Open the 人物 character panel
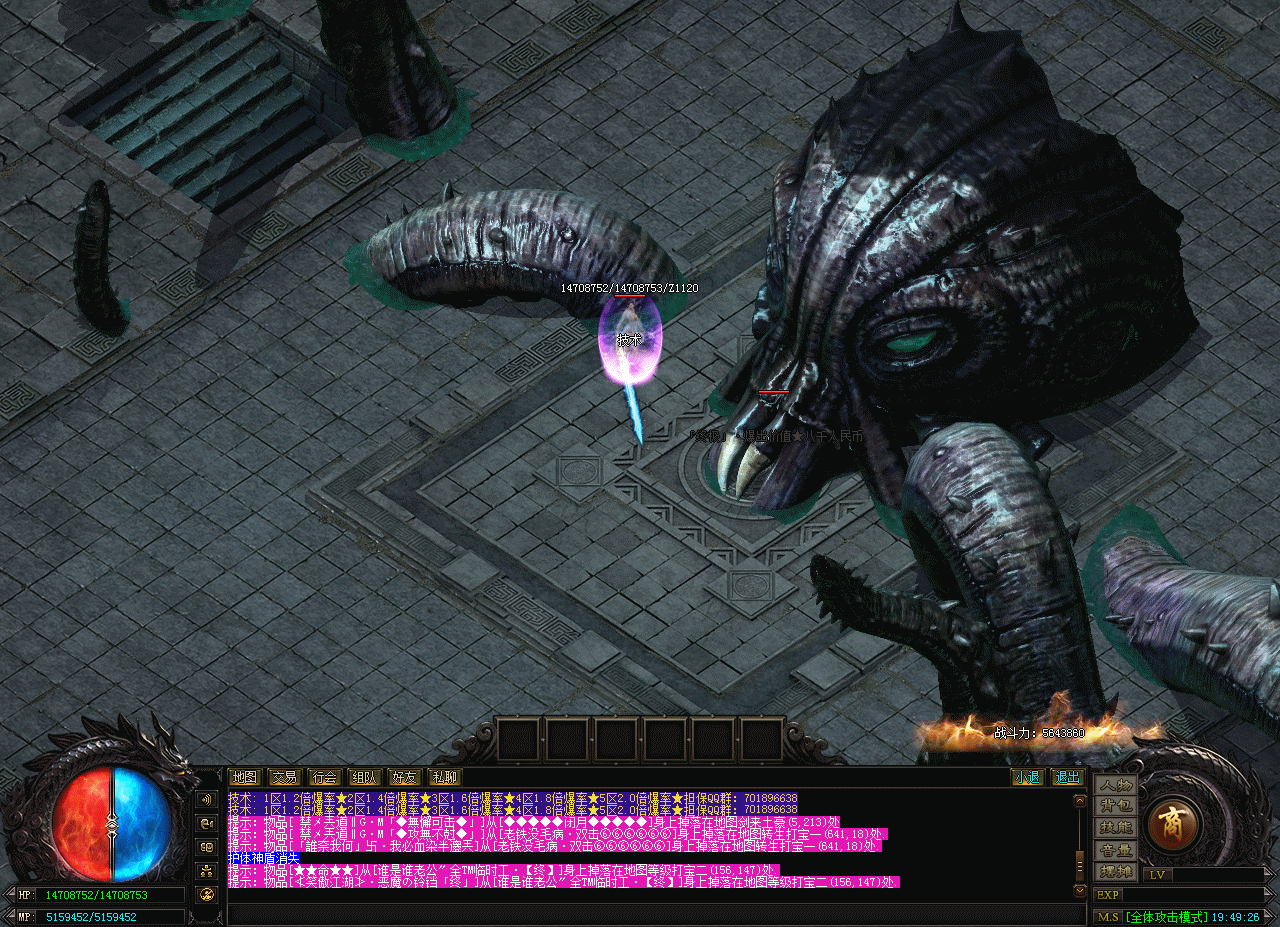This screenshot has height=927, width=1280. (1116, 785)
